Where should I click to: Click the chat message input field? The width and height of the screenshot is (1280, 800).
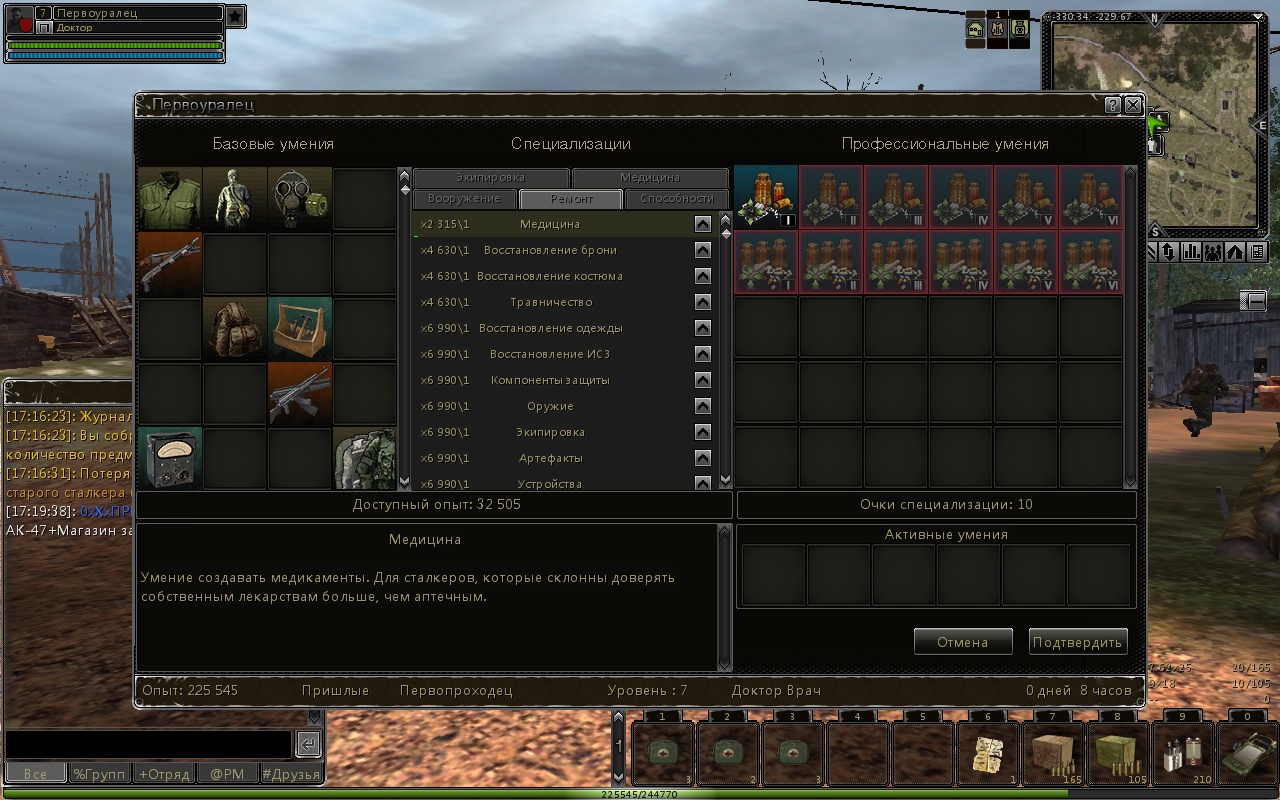148,744
